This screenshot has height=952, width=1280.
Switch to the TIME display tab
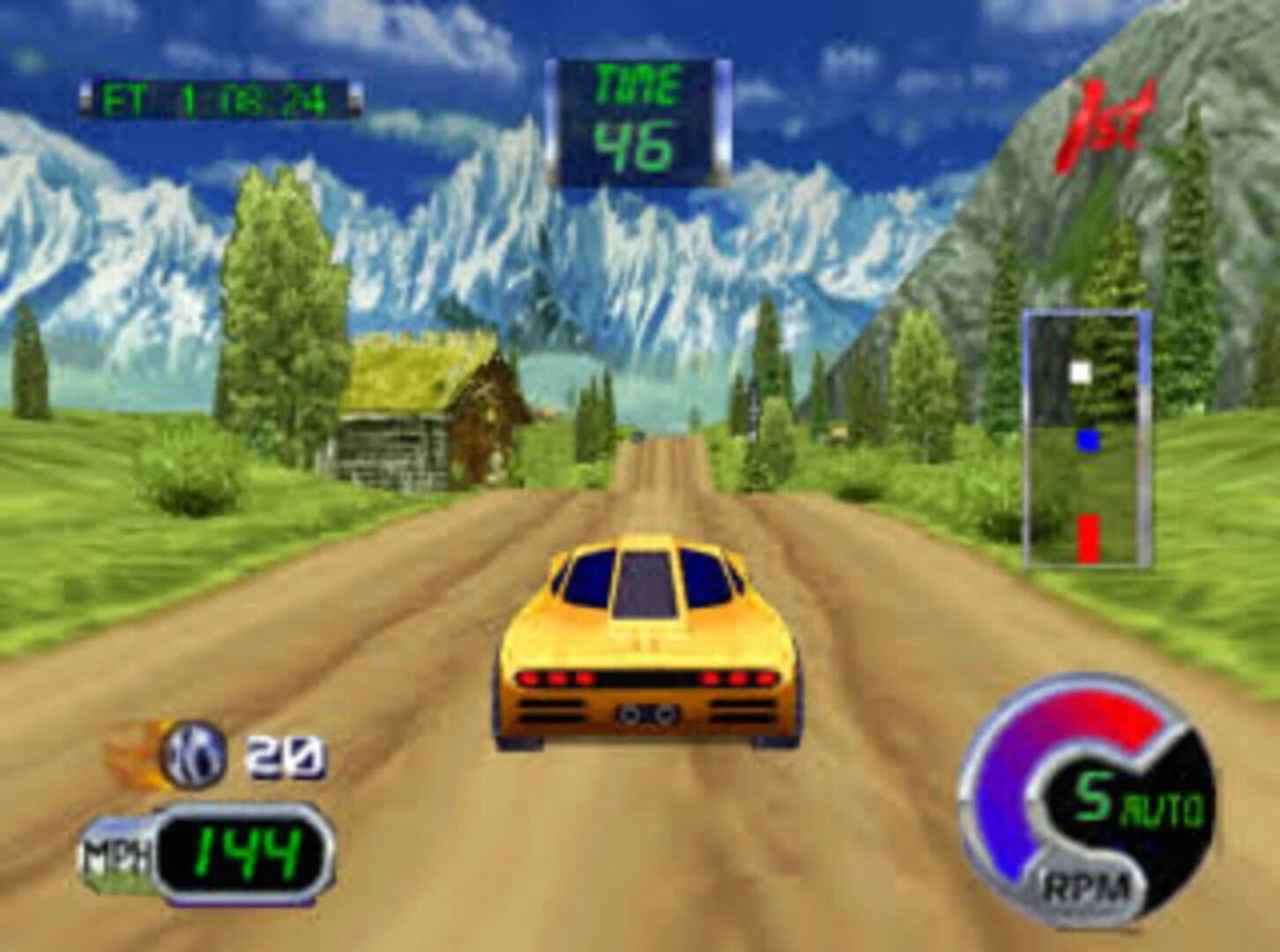(638, 84)
